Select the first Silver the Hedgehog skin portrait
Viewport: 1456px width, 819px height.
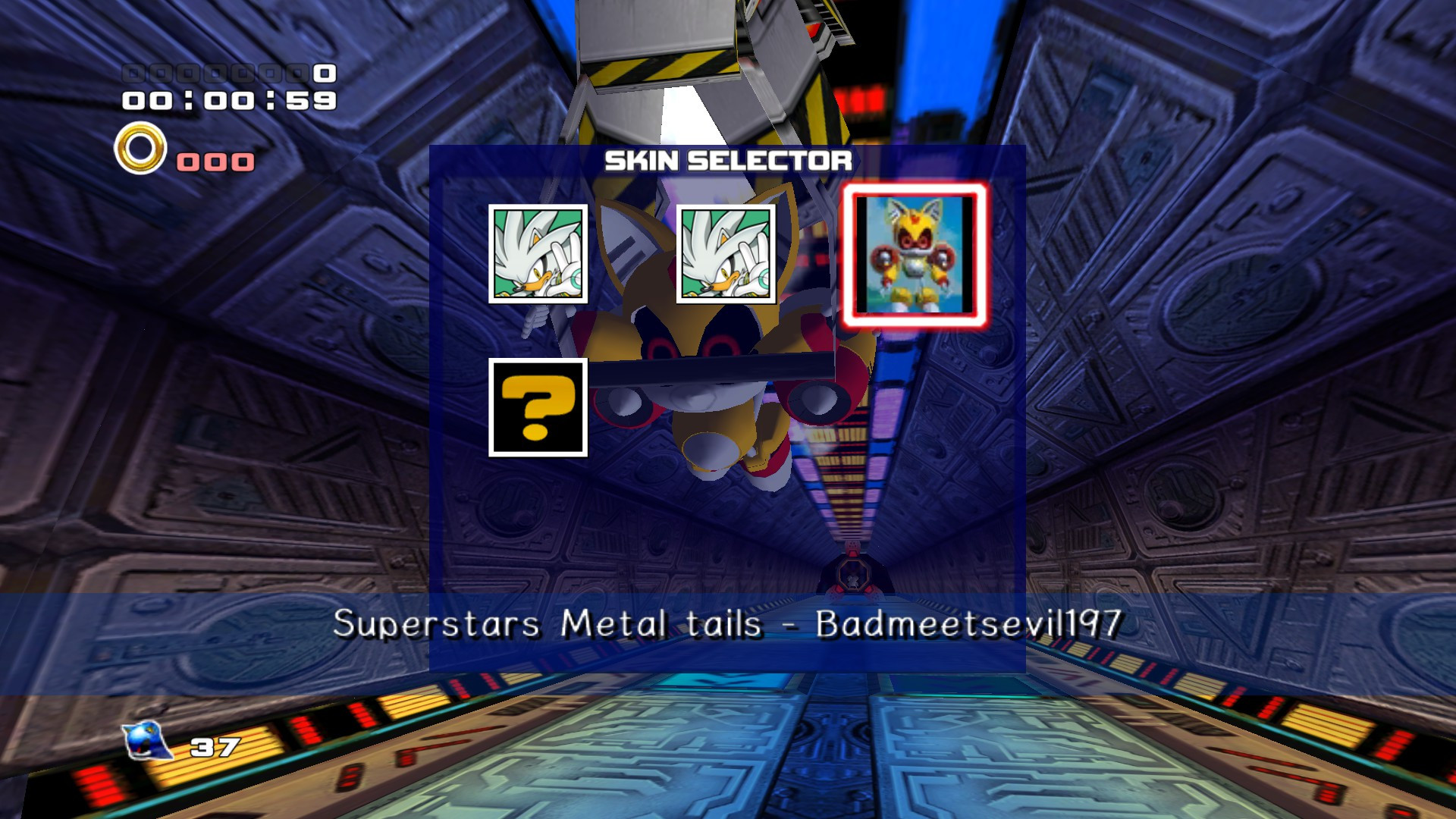click(540, 253)
